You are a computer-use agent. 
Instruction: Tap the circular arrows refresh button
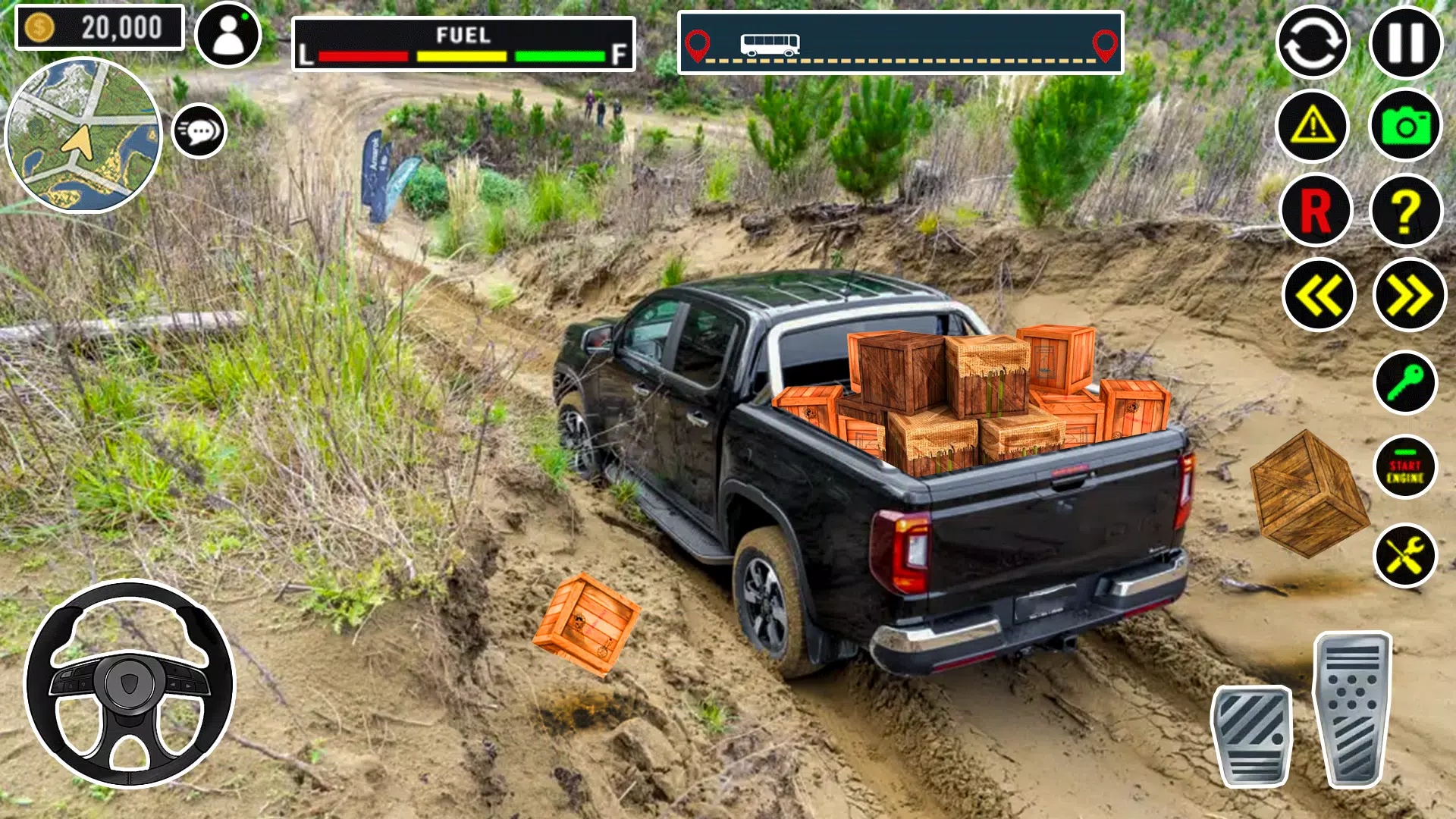[x=1313, y=42]
